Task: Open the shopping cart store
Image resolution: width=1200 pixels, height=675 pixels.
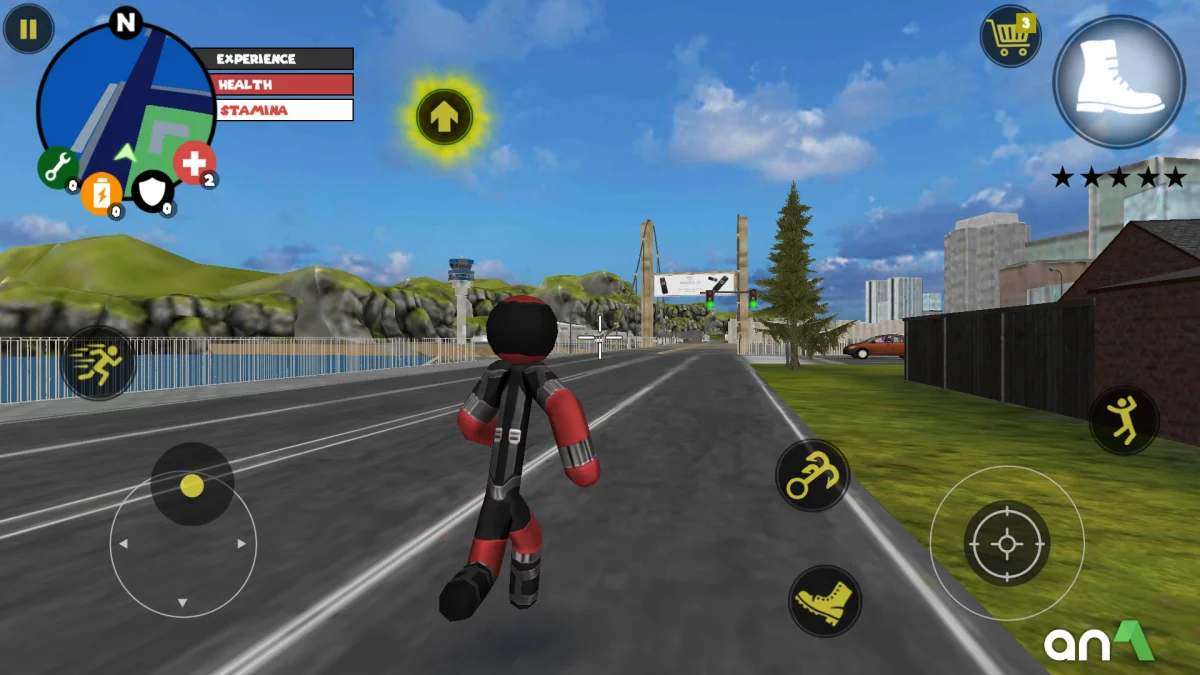Action: 1010,37
